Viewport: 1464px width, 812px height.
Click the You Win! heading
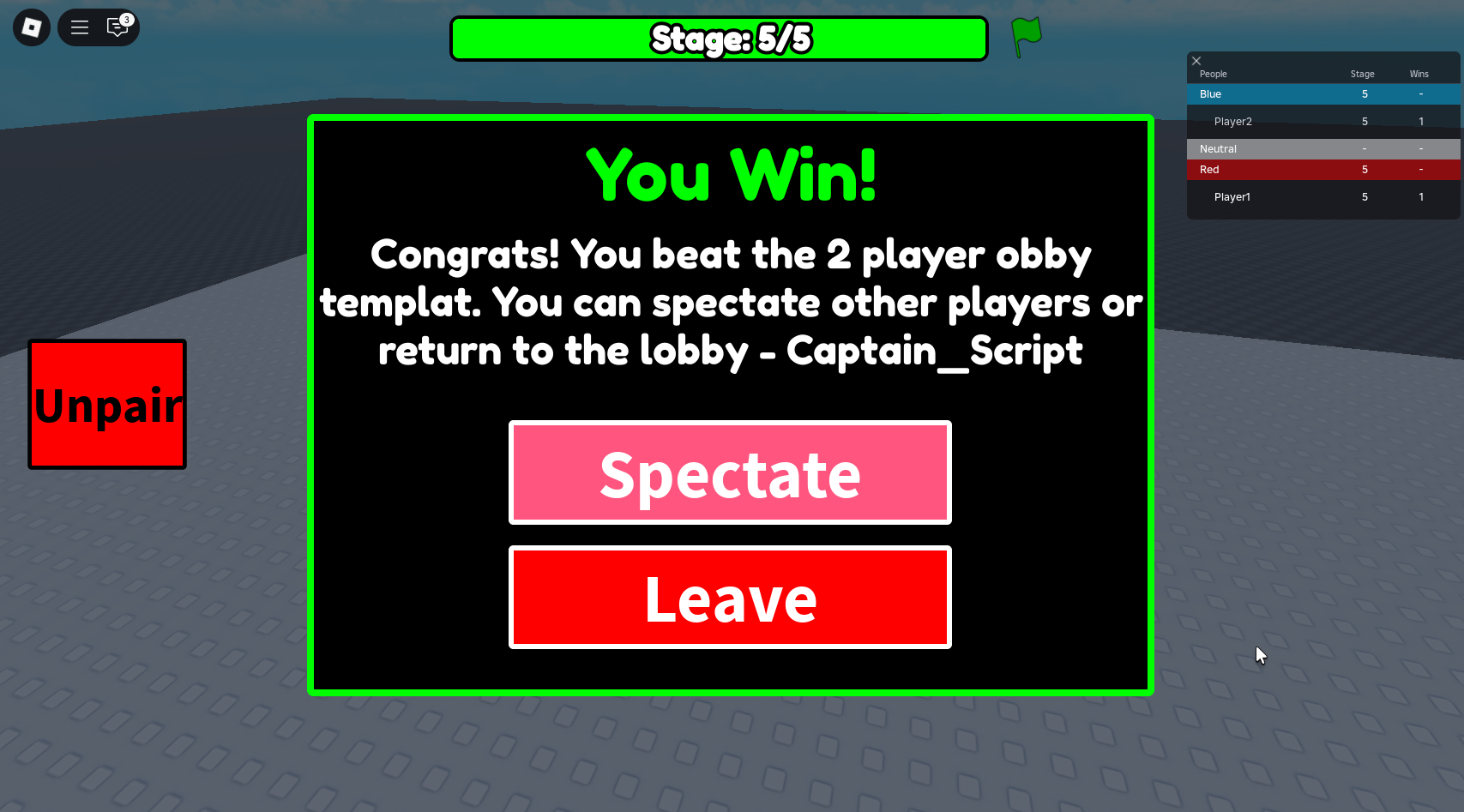coord(730,174)
